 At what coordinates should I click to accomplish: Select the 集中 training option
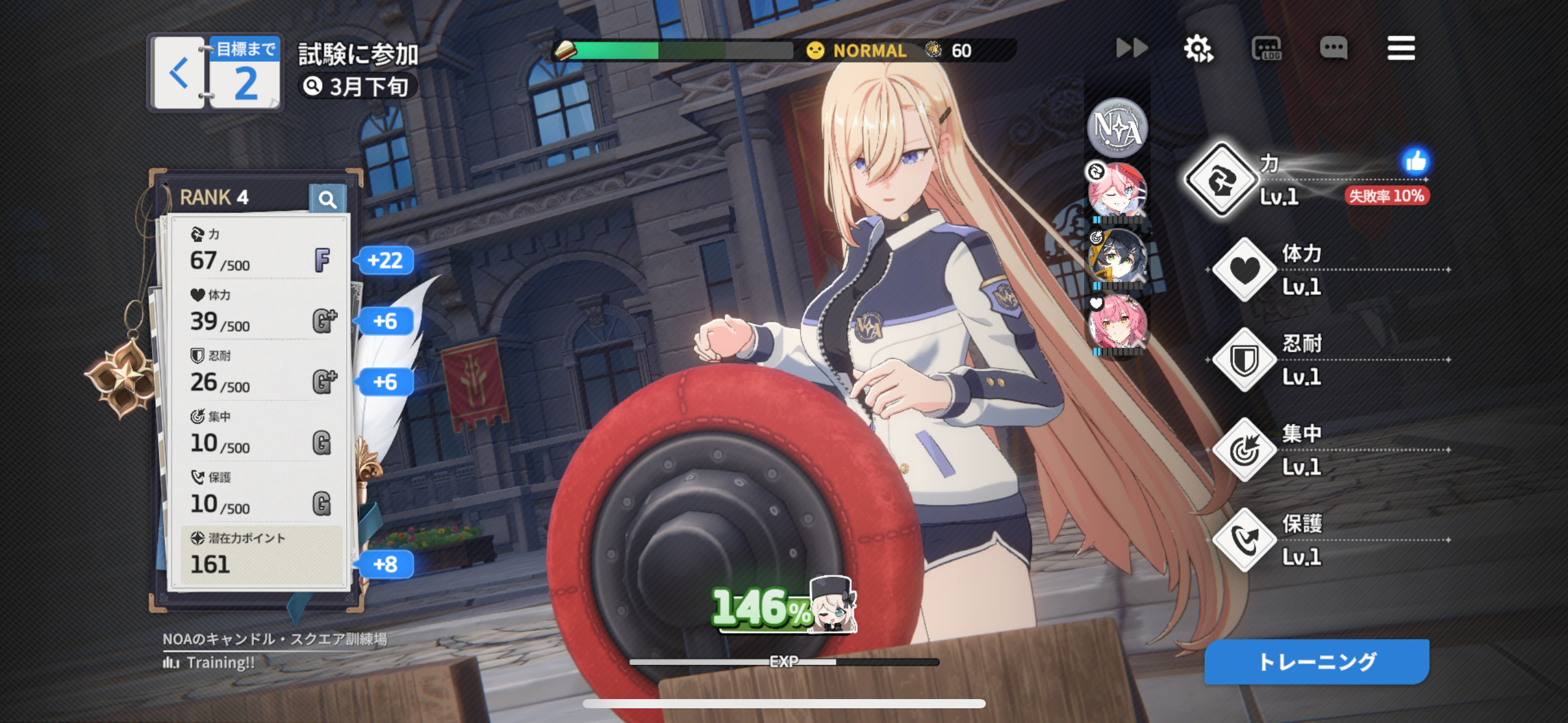1244,450
